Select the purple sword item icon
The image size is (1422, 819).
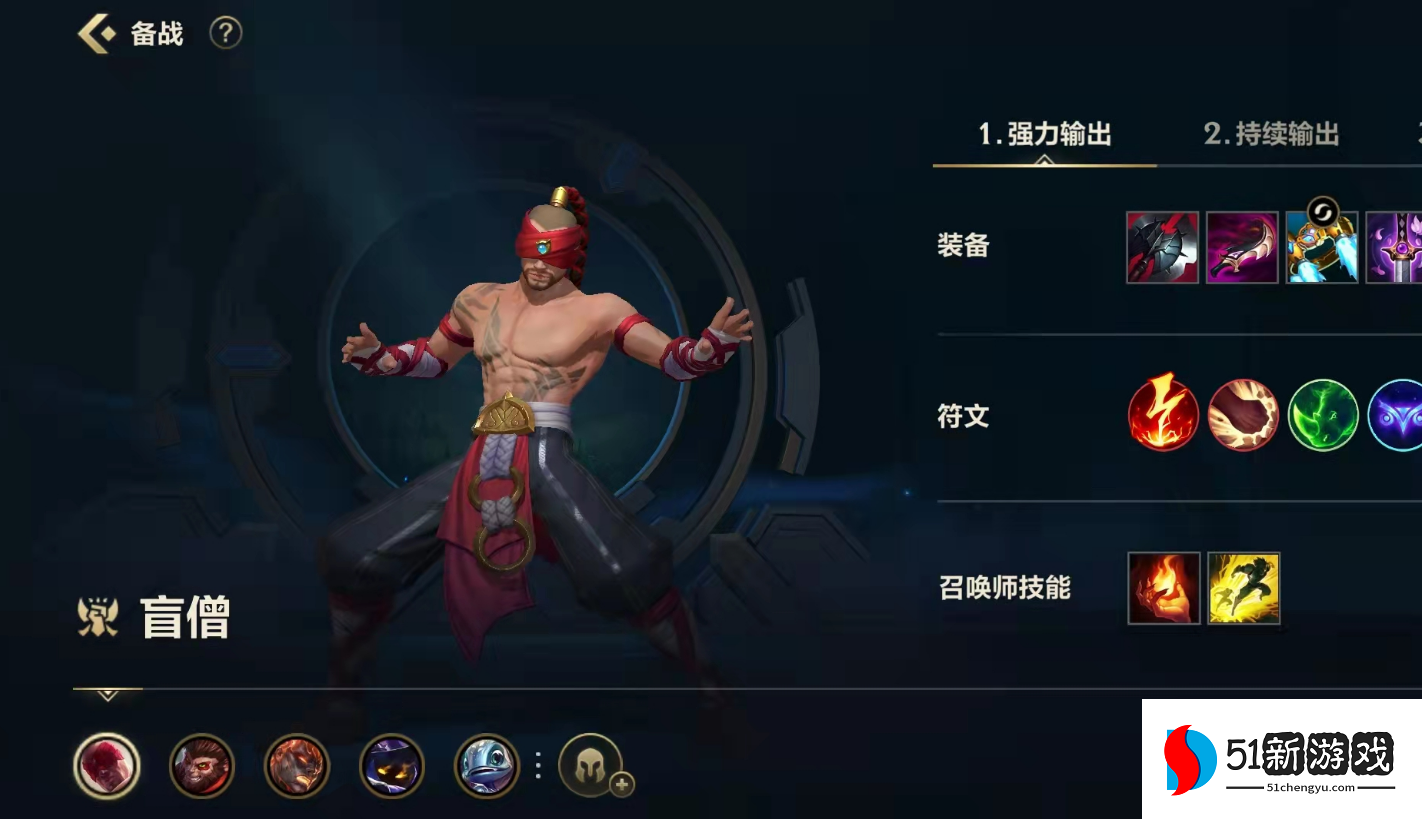tap(1400, 246)
